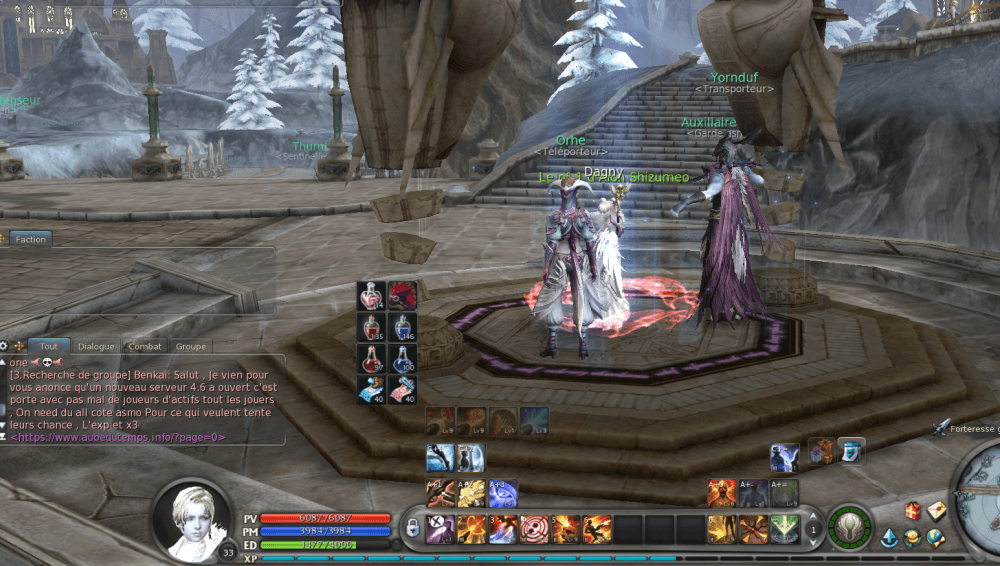Open the Faction tab

coord(30,239)
